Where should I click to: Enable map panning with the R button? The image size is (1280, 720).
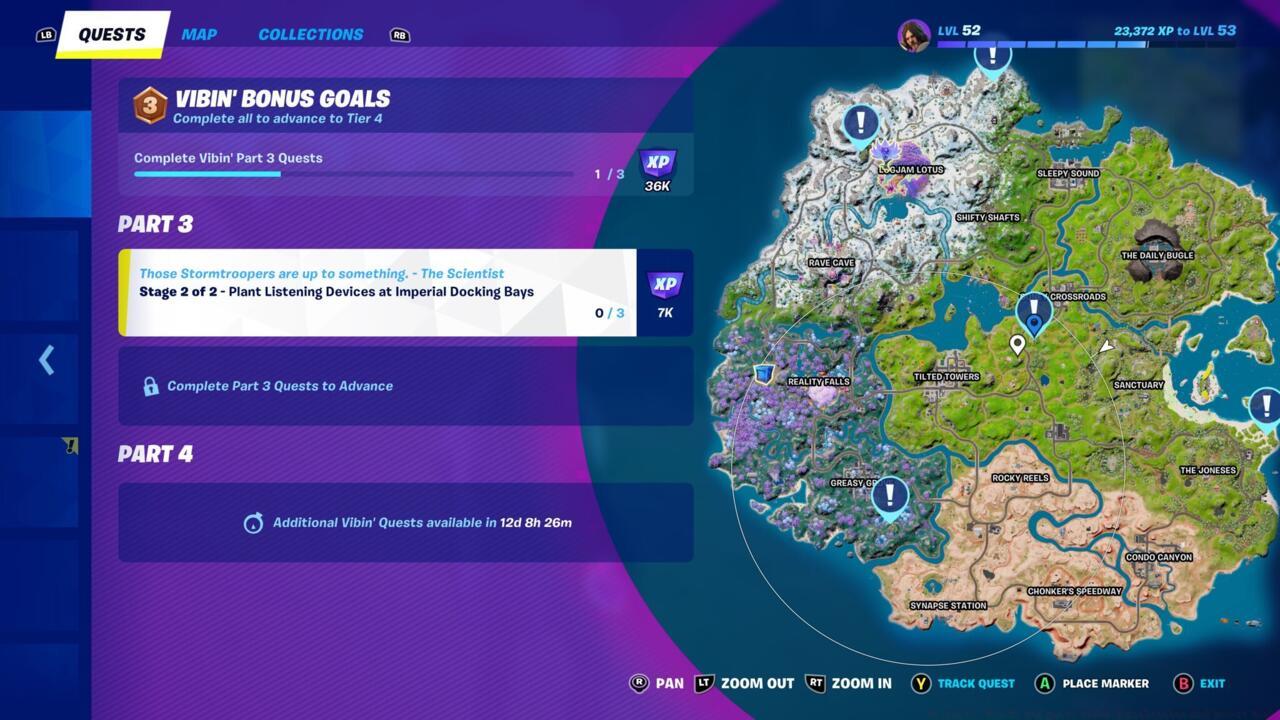tap(638, 683)
